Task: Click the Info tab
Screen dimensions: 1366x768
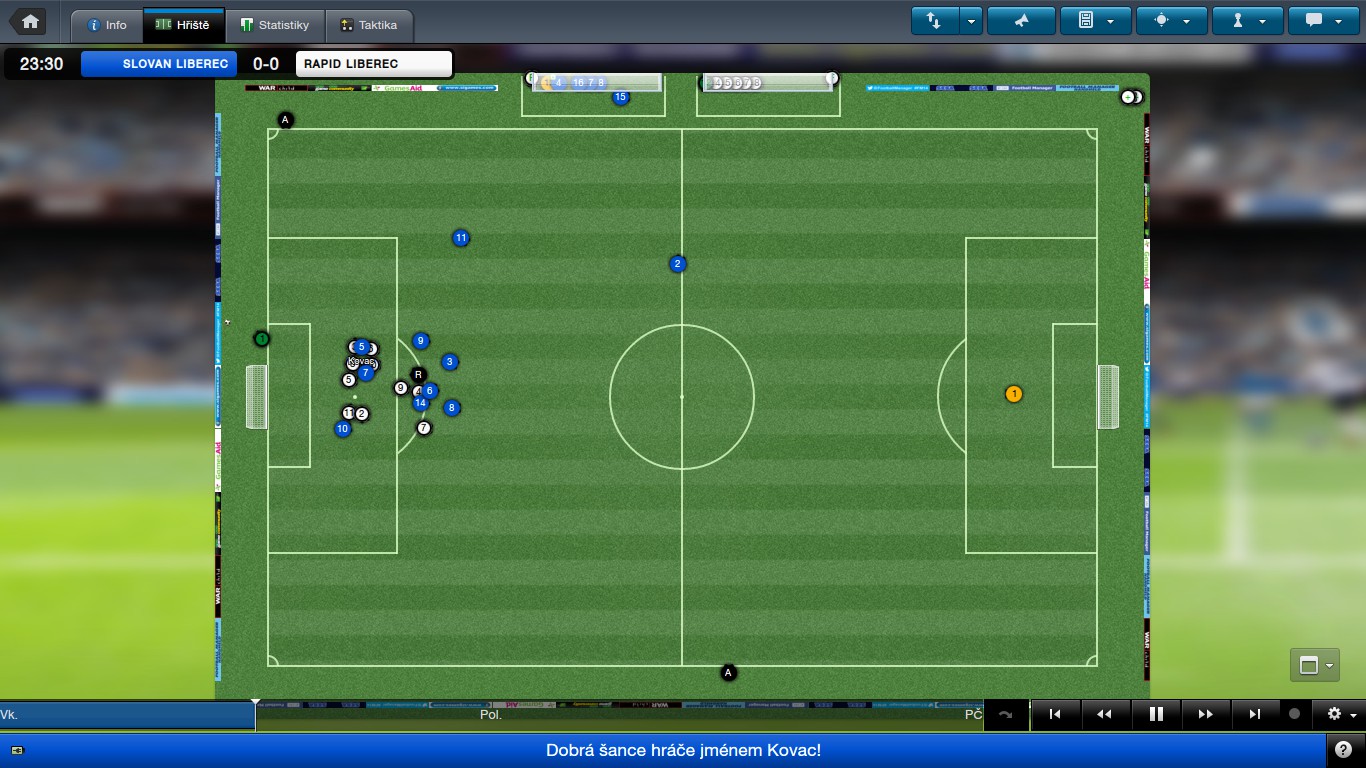Action: [x=106, y=25]
